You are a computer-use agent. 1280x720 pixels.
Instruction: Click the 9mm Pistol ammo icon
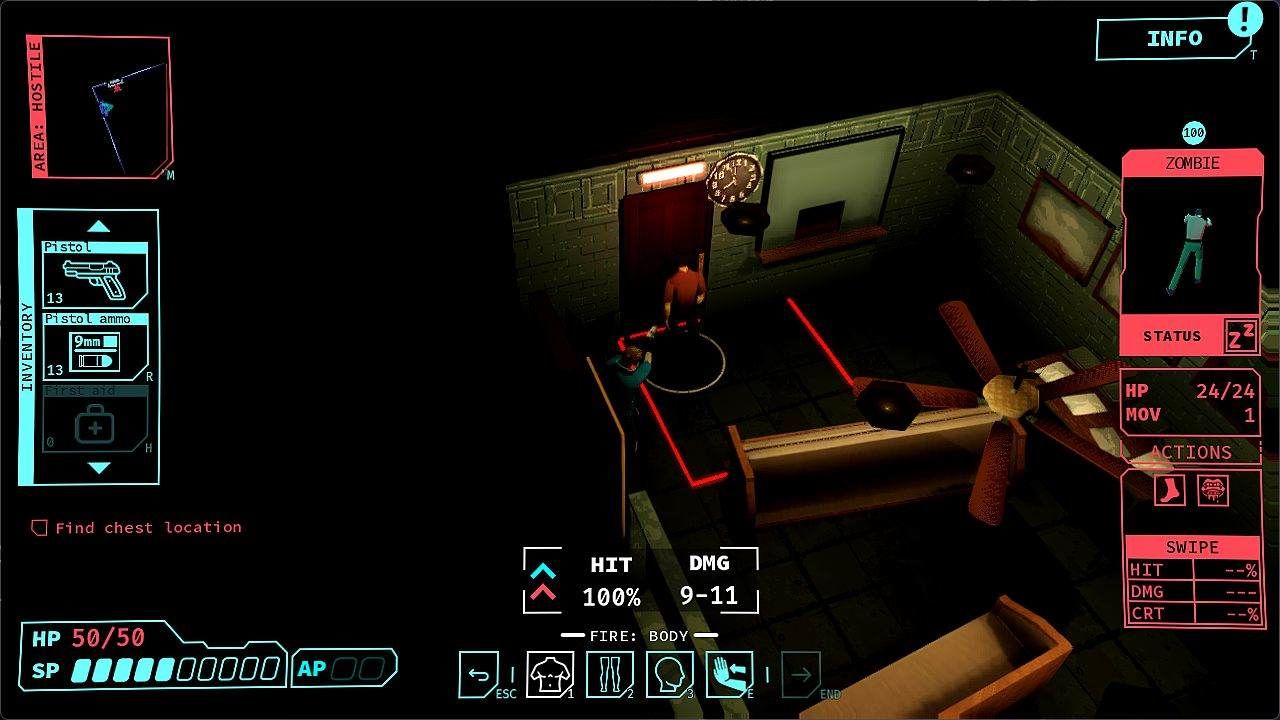[95, 350]
